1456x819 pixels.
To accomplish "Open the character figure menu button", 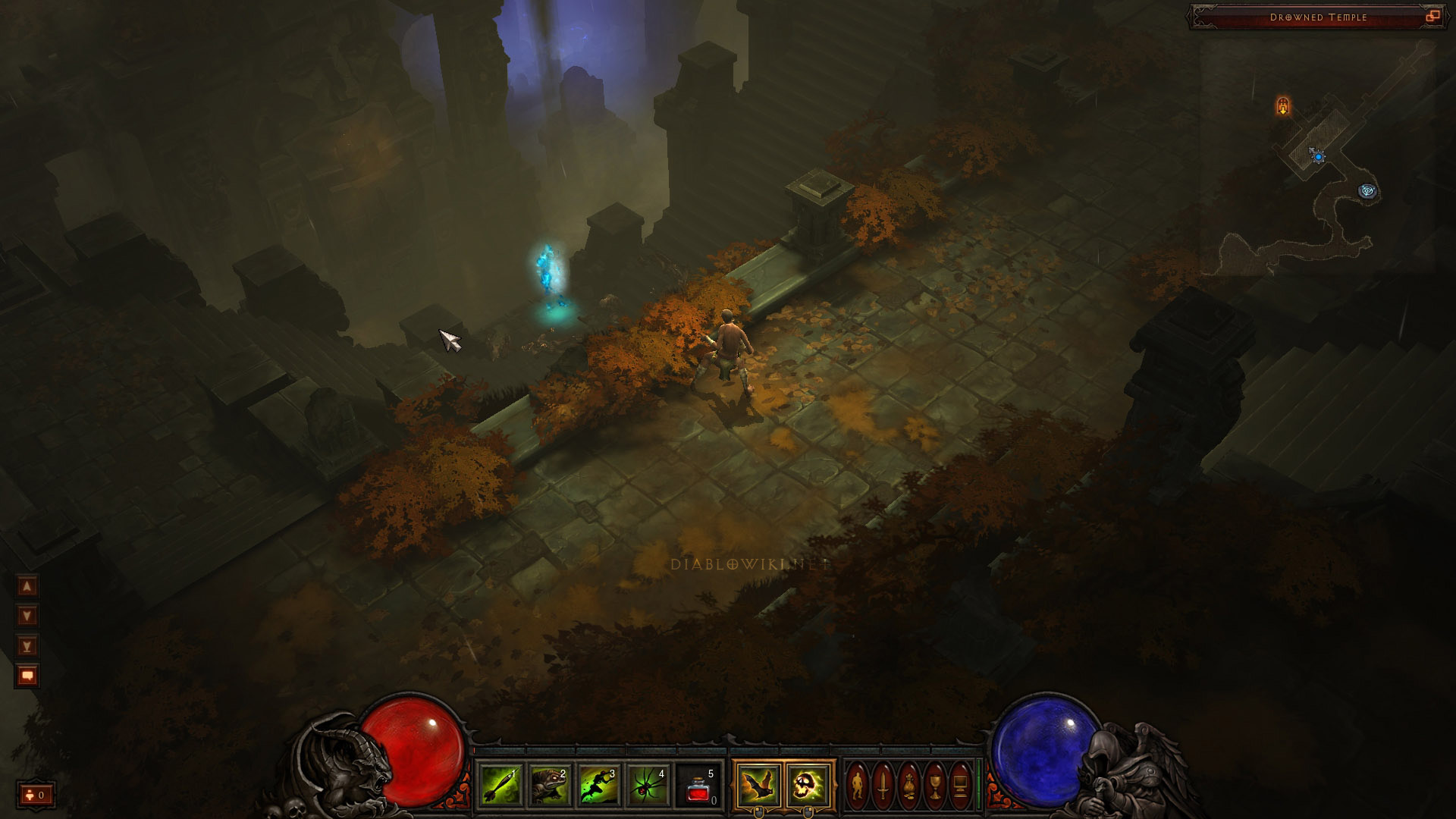I will (x=858, y=785).
